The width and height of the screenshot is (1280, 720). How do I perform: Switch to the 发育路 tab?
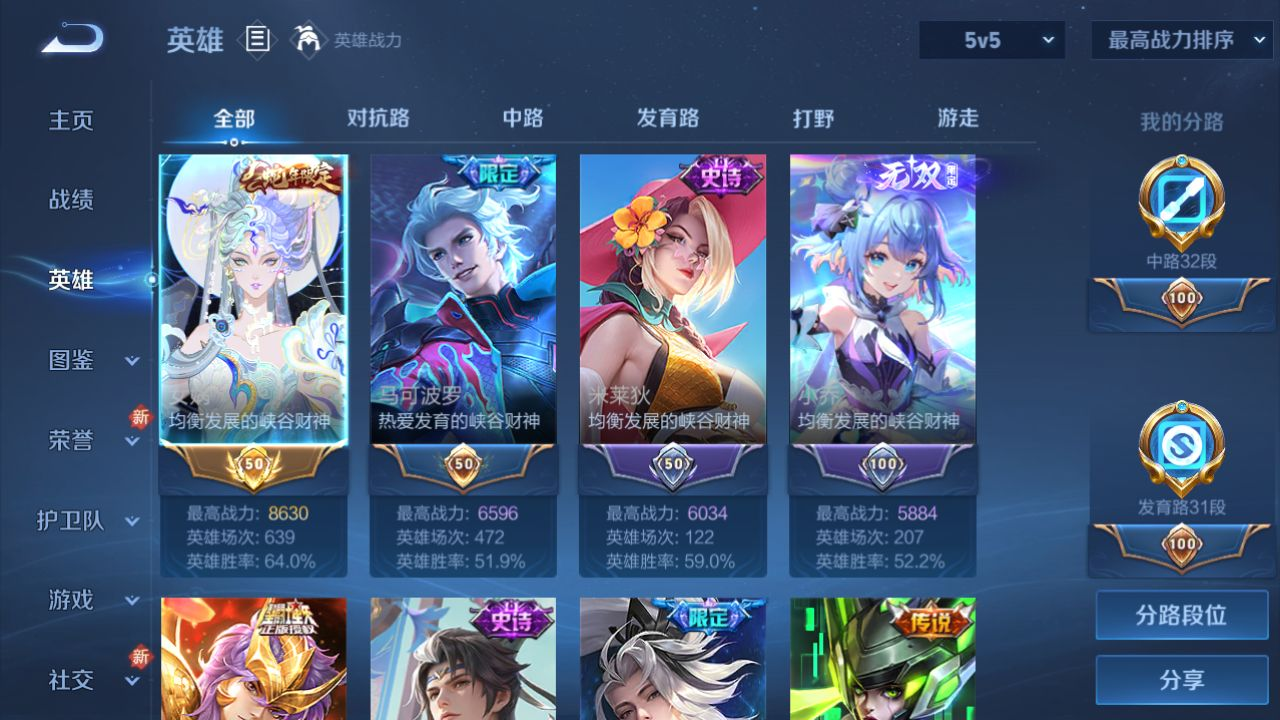[x=668, y=118]
